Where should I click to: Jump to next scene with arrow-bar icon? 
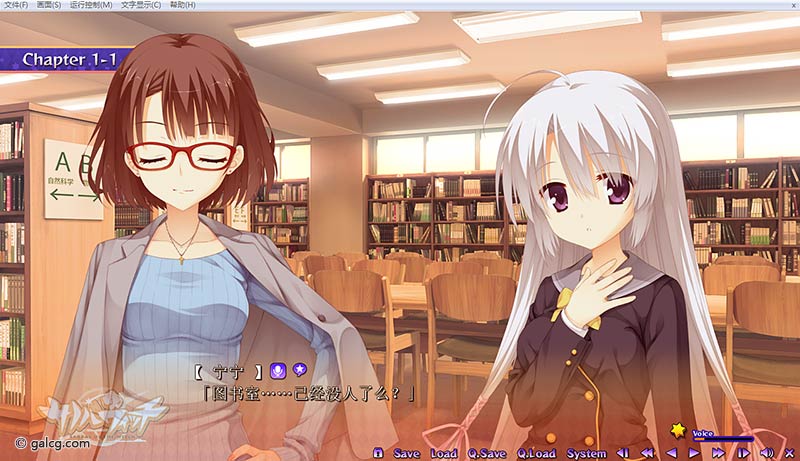pos(742,453)
